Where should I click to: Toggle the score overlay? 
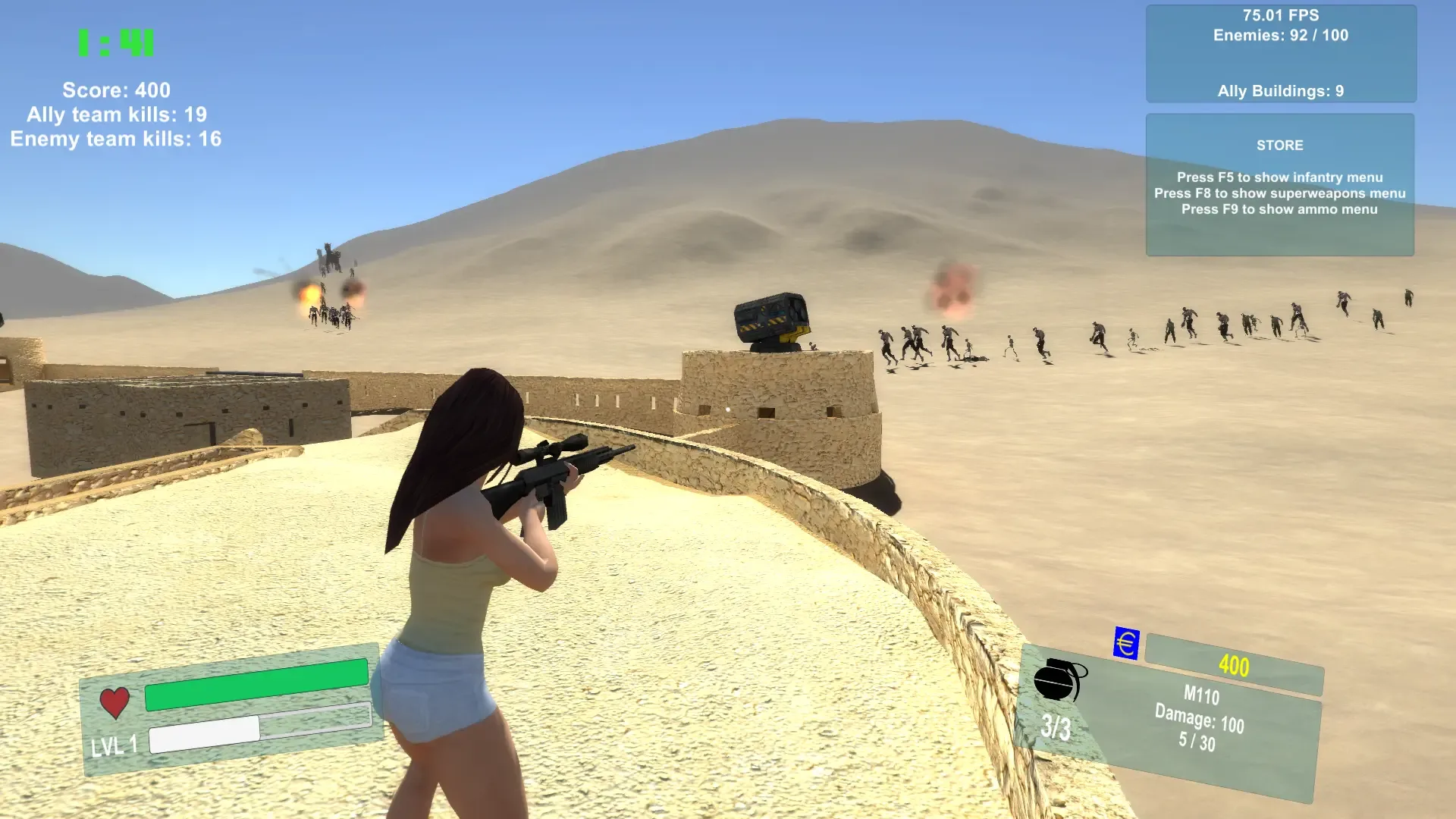118,89
